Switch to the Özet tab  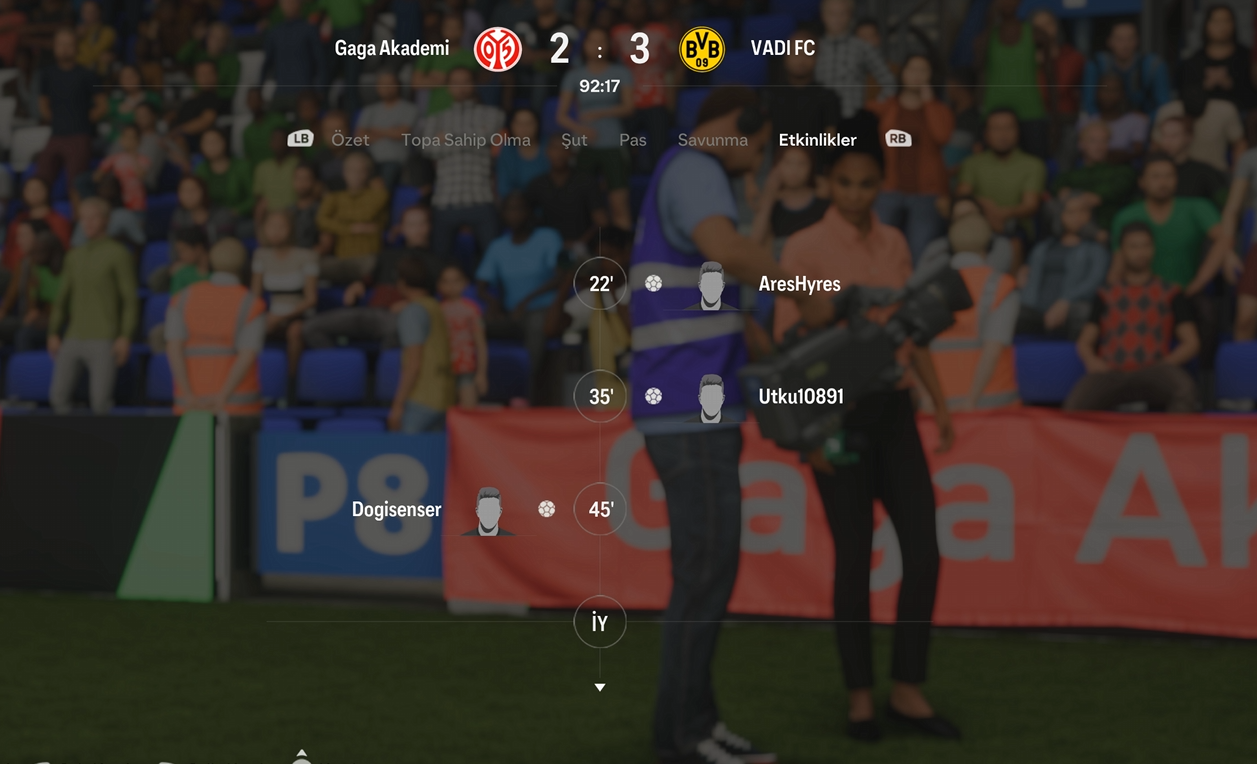click(350, 140)
